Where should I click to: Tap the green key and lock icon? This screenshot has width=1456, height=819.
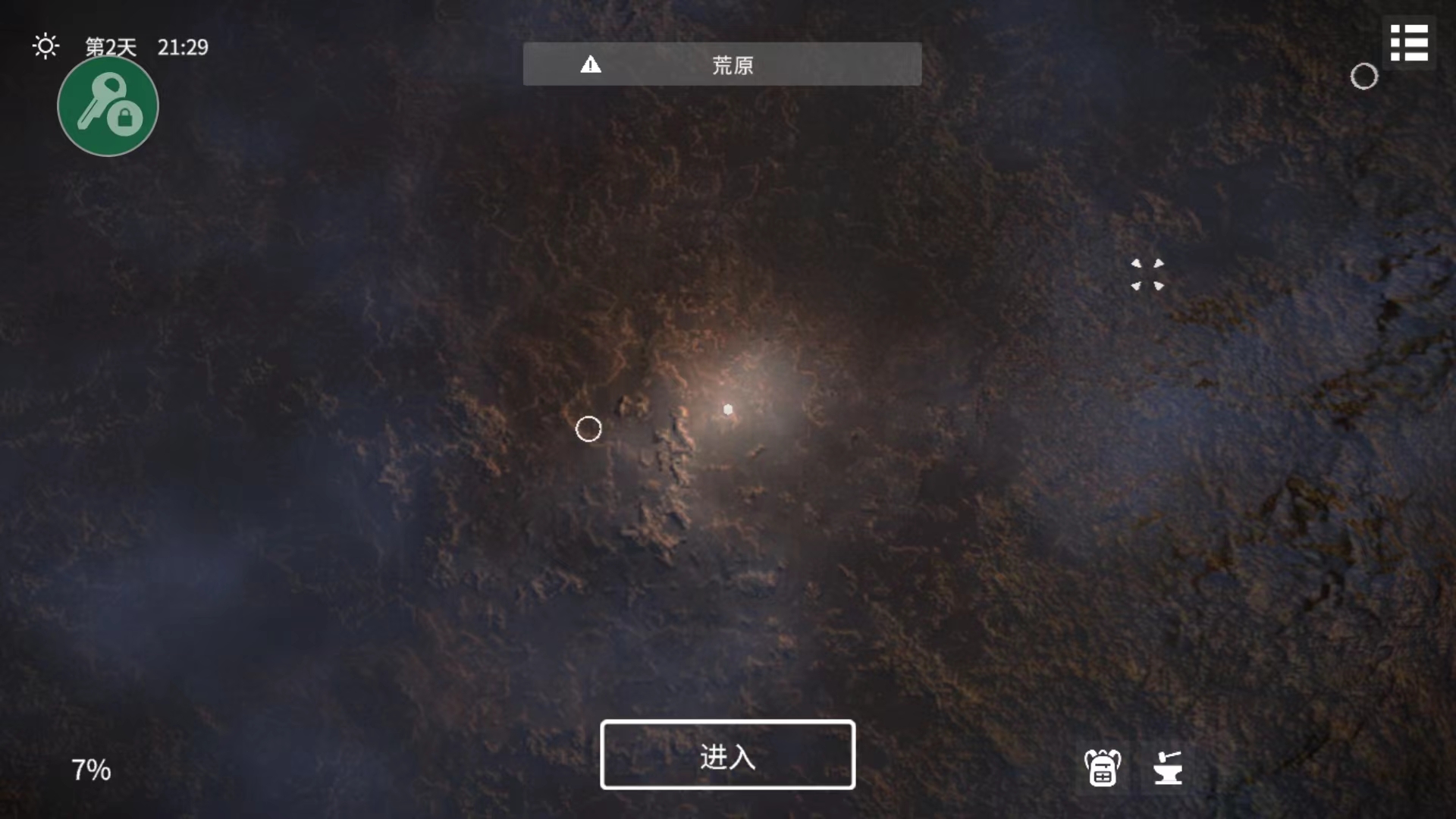pyautogui.click(x=108, y=106)
